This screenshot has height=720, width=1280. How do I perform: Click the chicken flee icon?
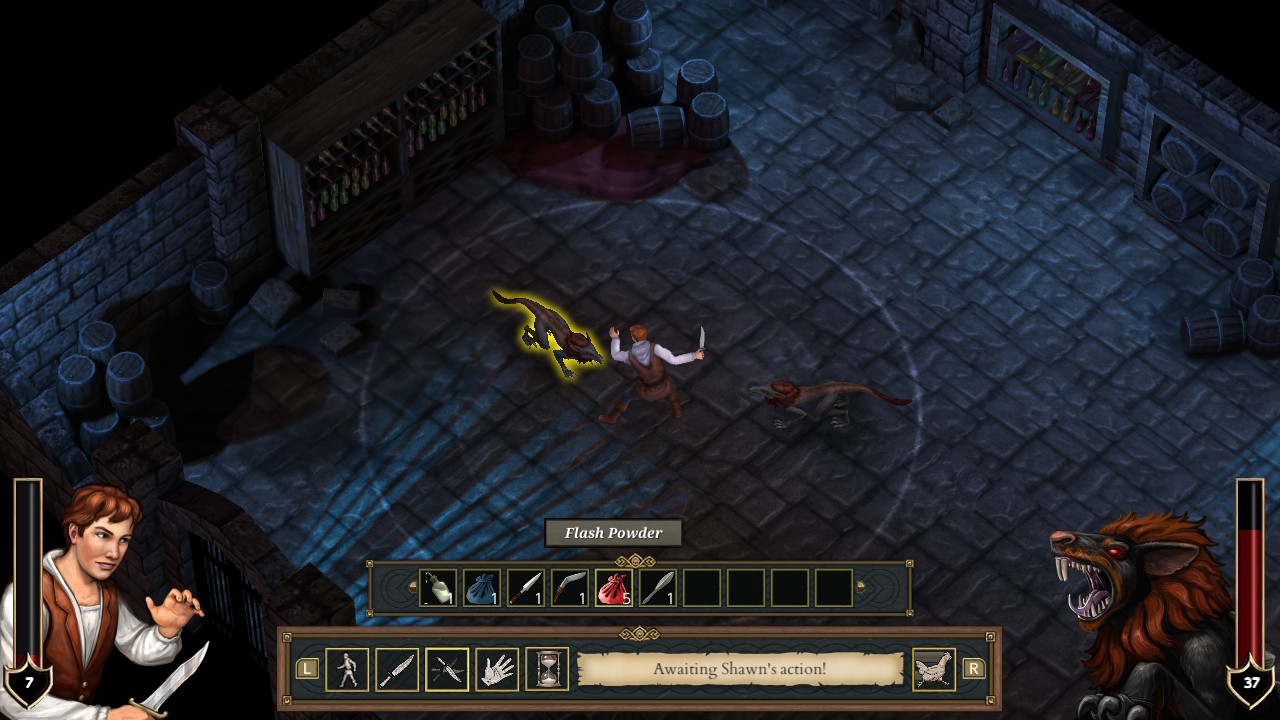click(933, 669)
